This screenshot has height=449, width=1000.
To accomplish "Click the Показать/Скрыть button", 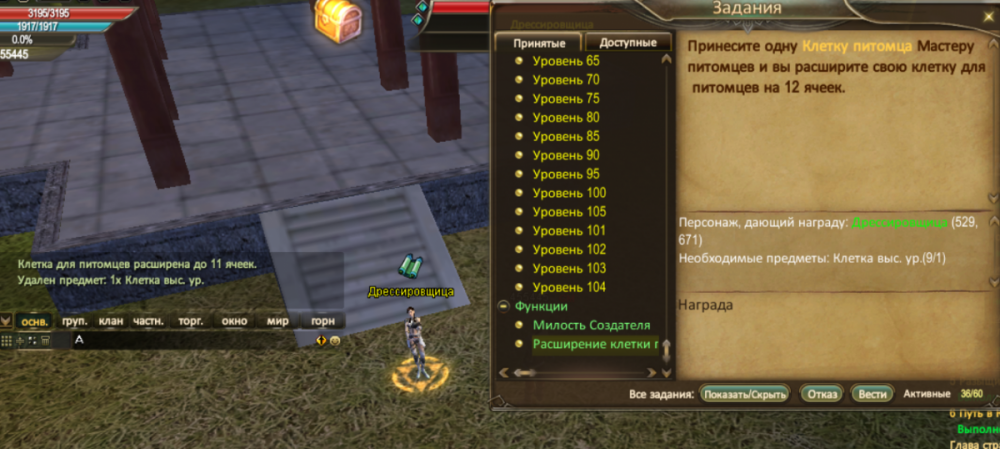I will pyautogui.click(x=745, y=393).
